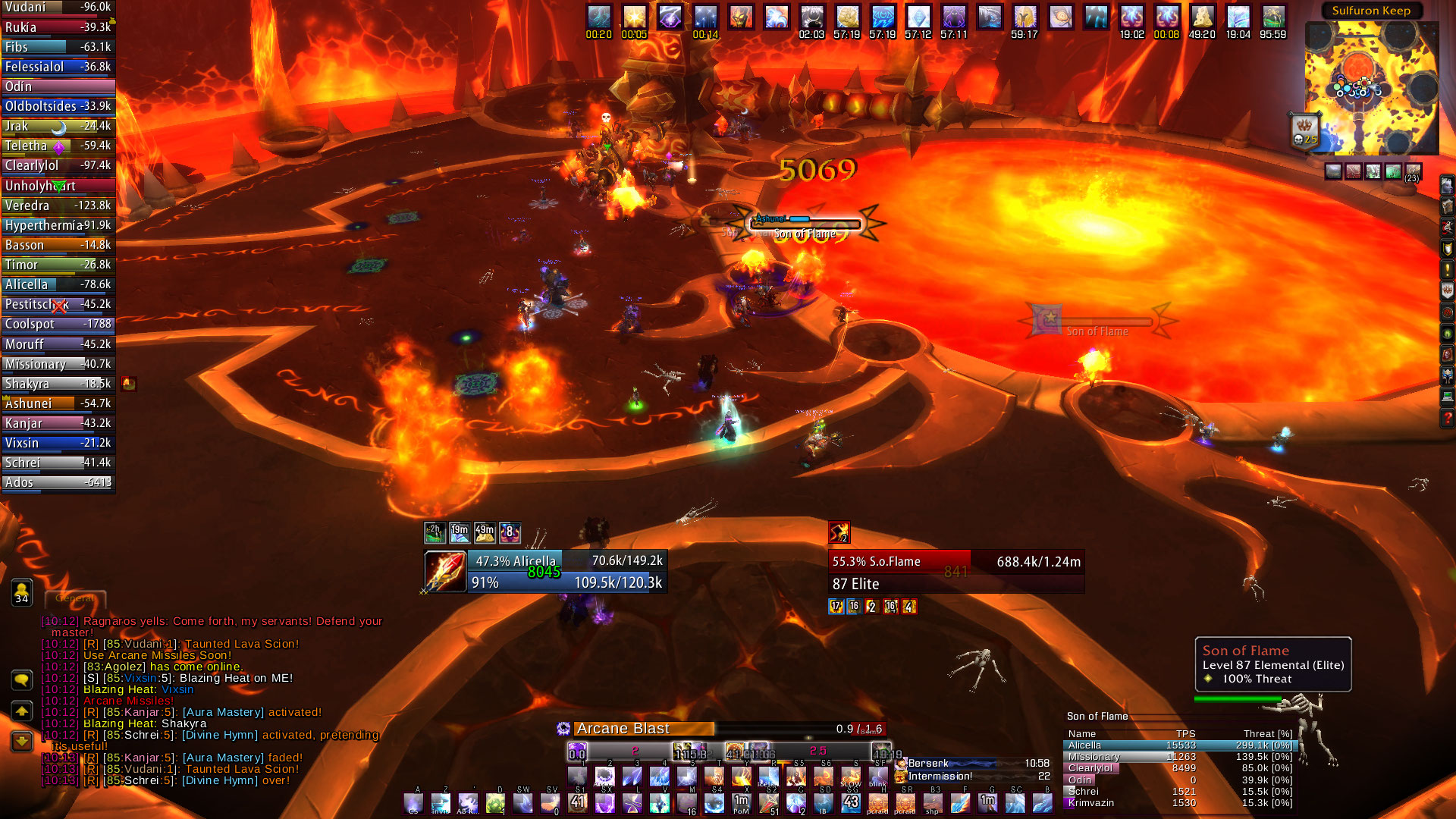Image resolution: width=1456 pixels, height=819 pixels.
Task: Trigger the SLOW spell button
Action: point(851,776)
